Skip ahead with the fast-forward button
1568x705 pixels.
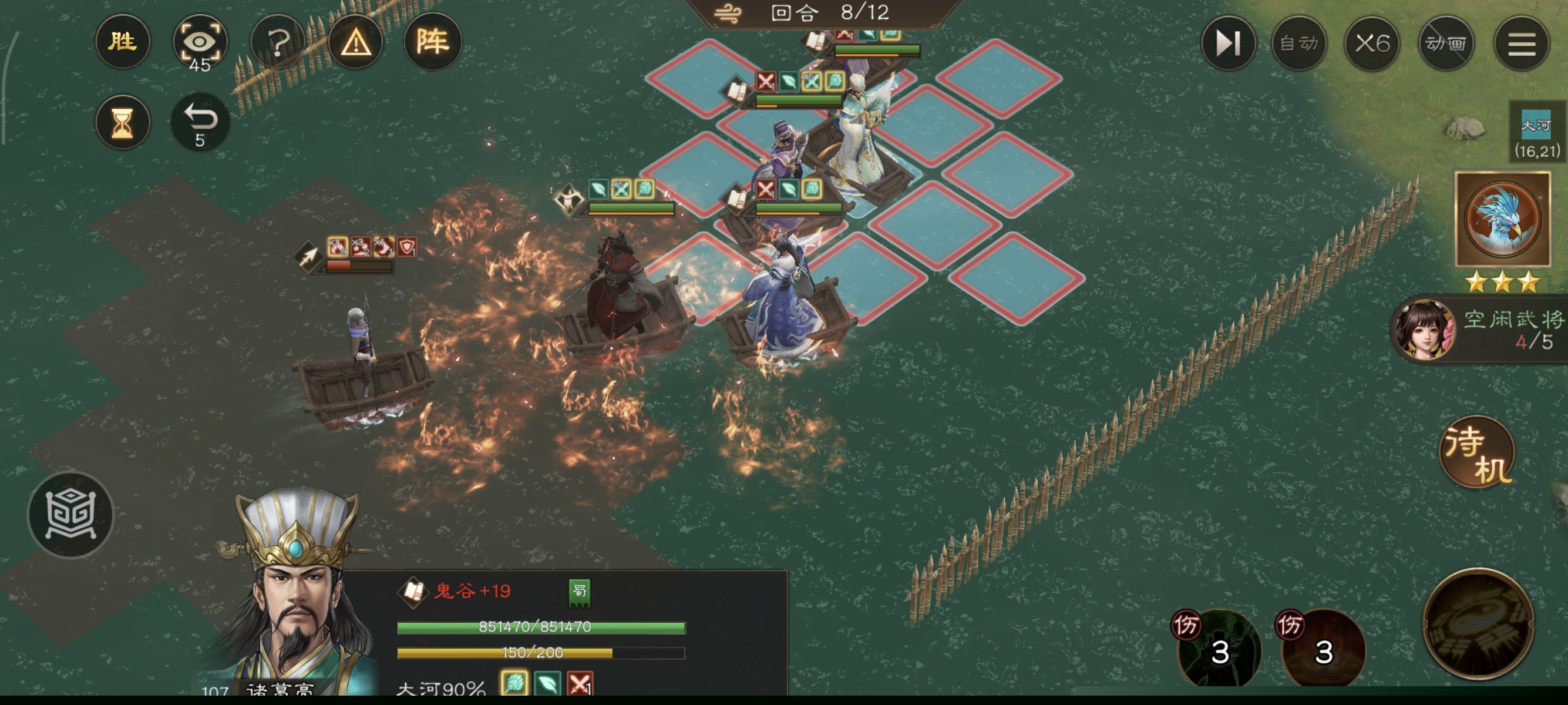[1228, 43]
